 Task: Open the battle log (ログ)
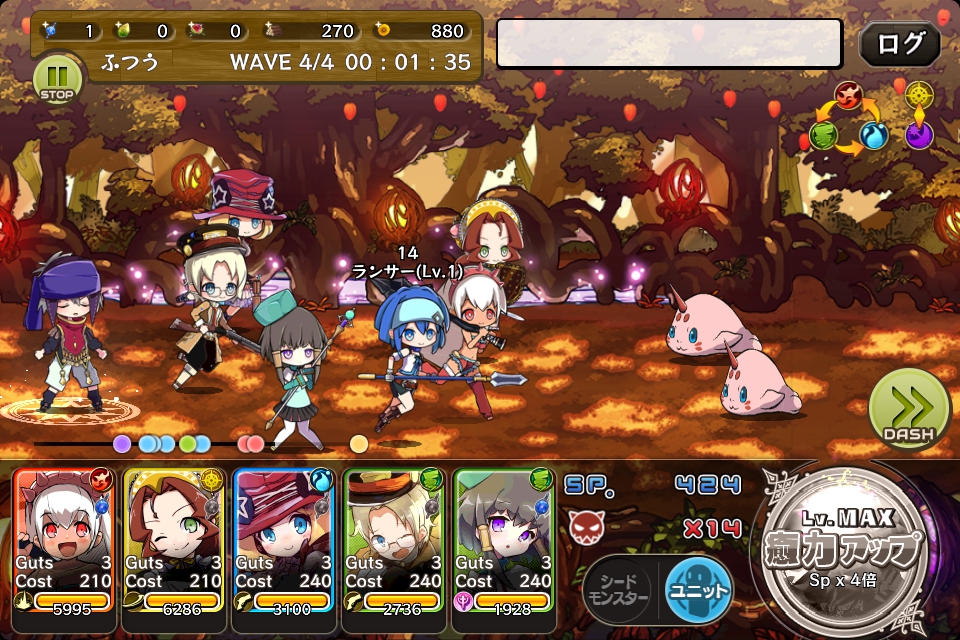899,44
